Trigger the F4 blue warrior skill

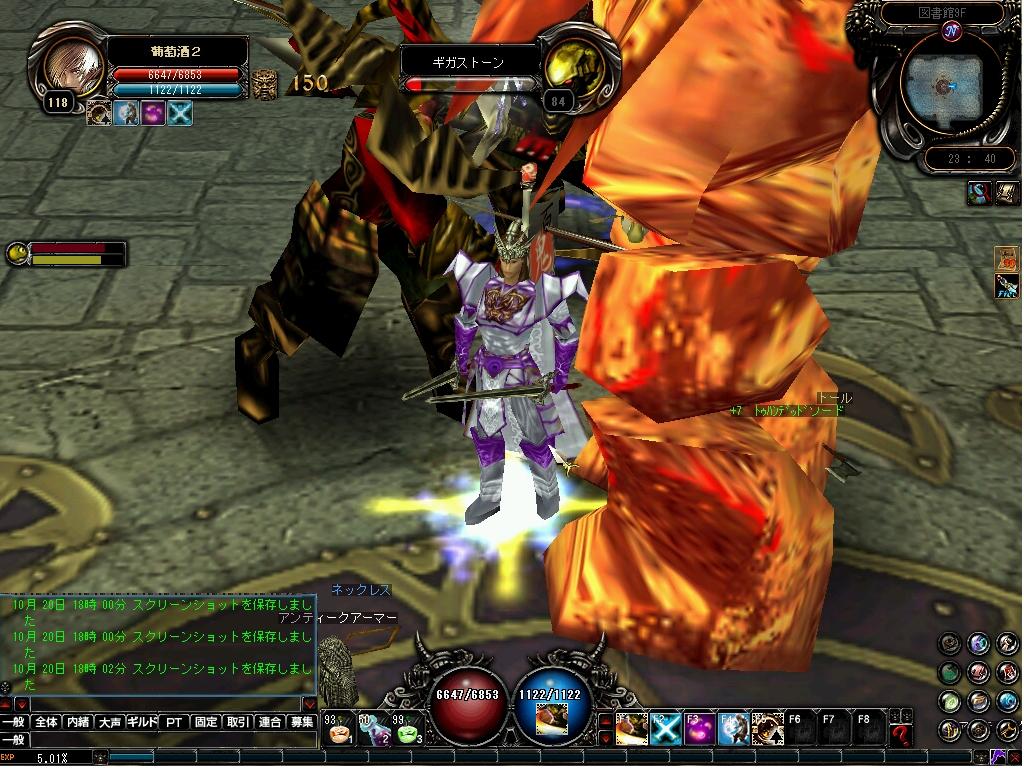(x=733, y=730)
